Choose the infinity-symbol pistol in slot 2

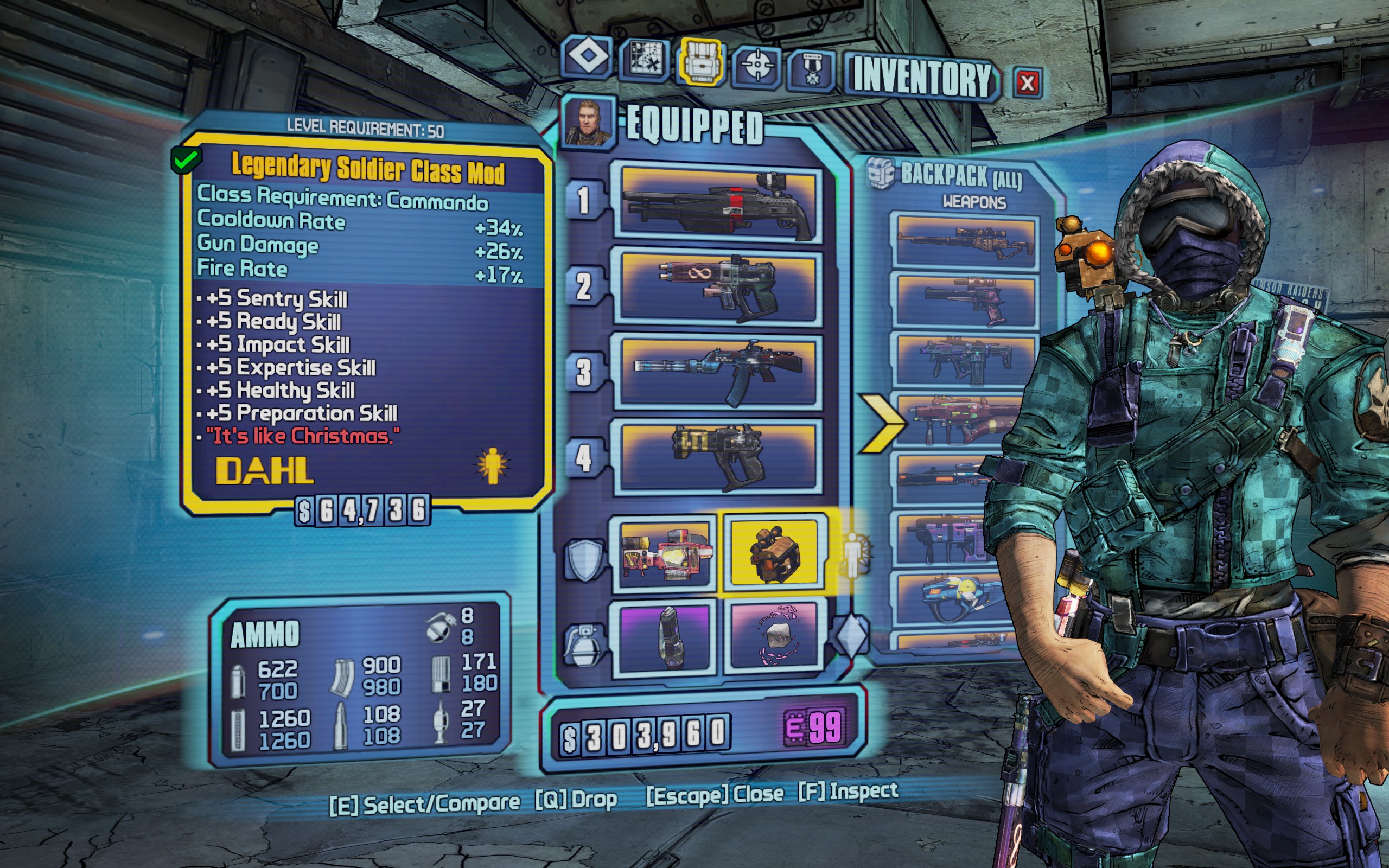click(718, 287)
